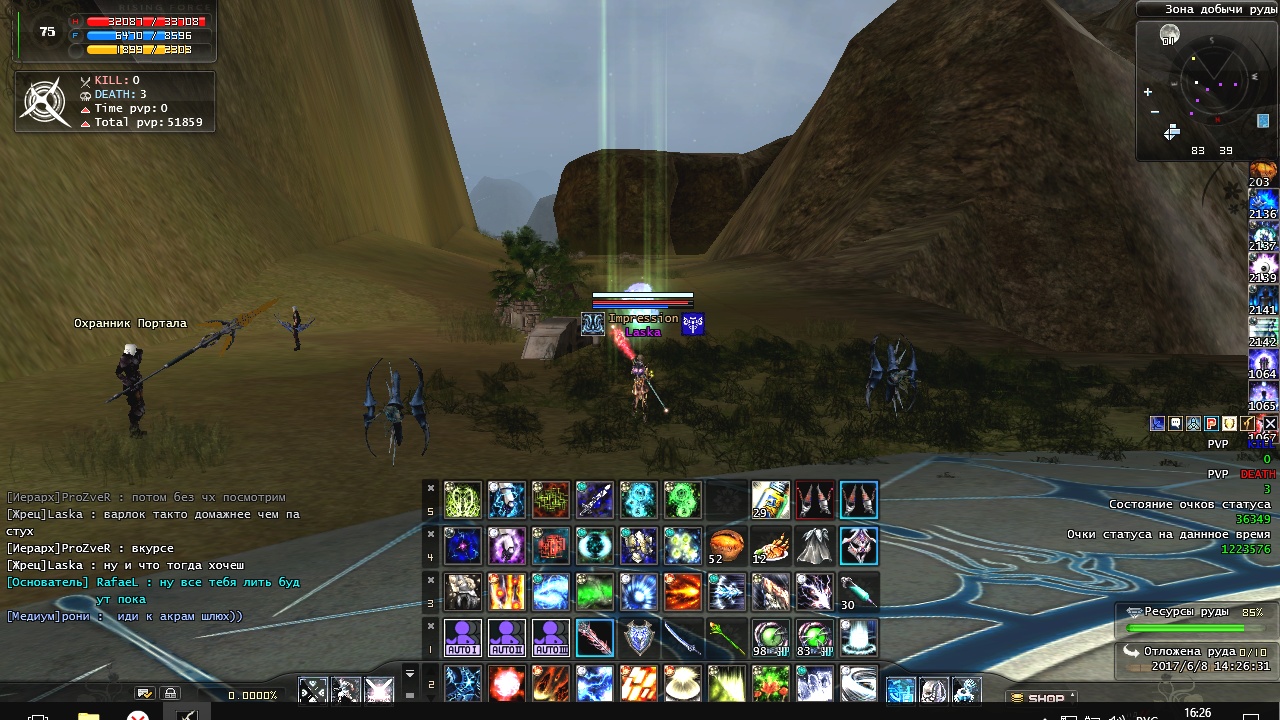Use the green staff hotbar item
This screenshot has width=1280, height=720.
point(727,637)
